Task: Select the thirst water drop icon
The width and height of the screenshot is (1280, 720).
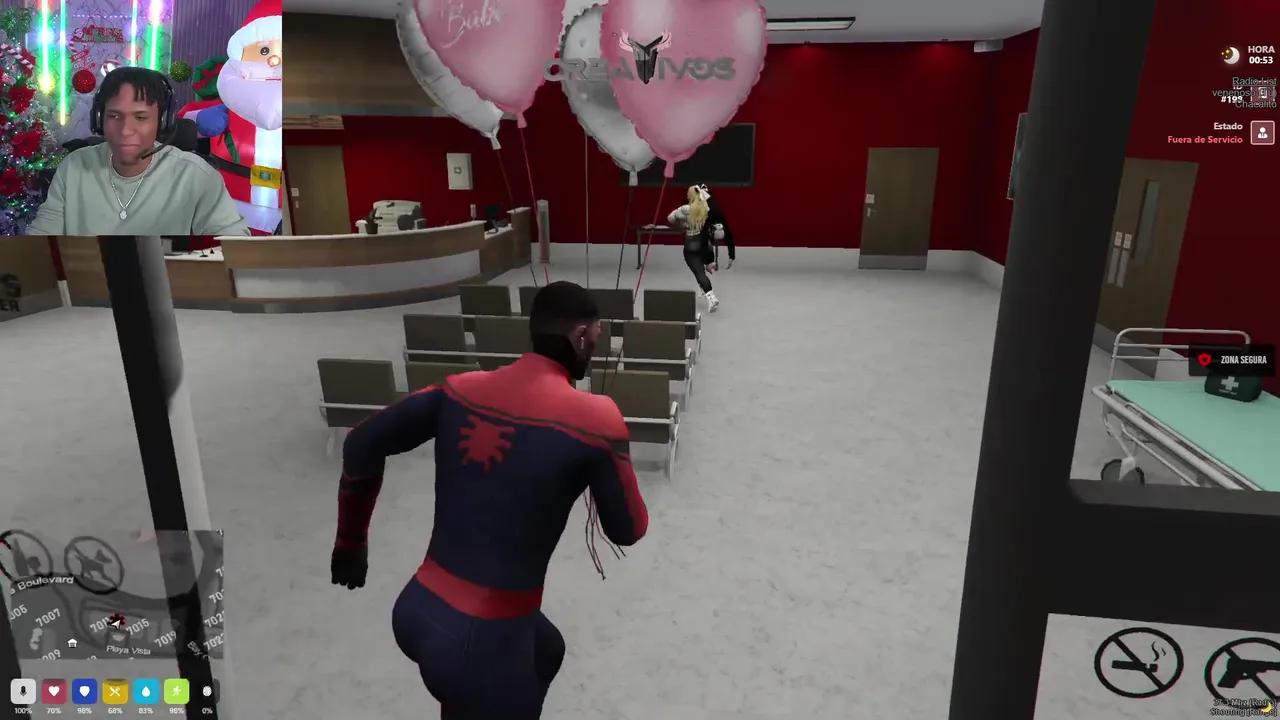Action: tap(145, 691)
